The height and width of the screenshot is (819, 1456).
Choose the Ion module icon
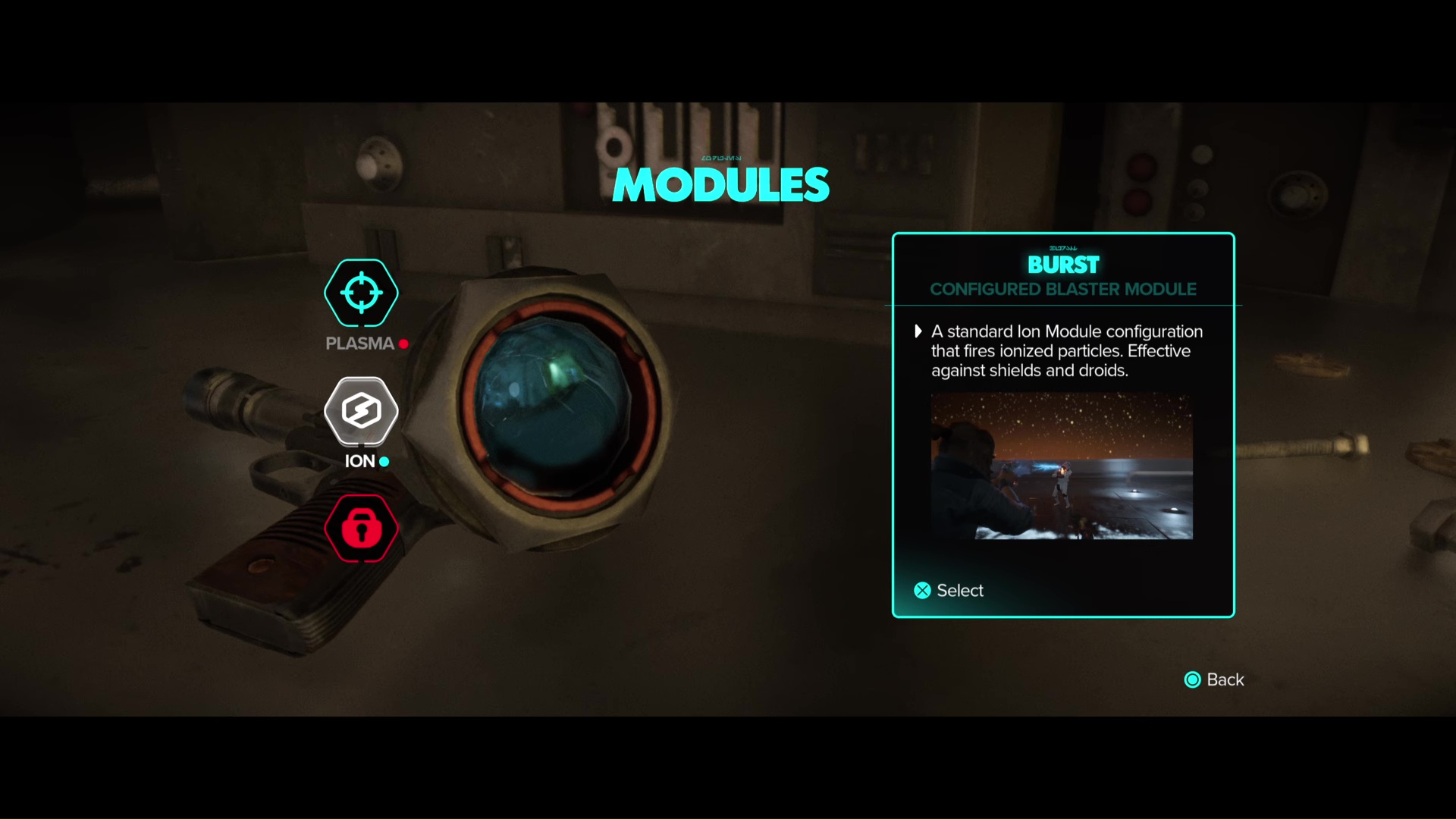click(x=361, y=411)
